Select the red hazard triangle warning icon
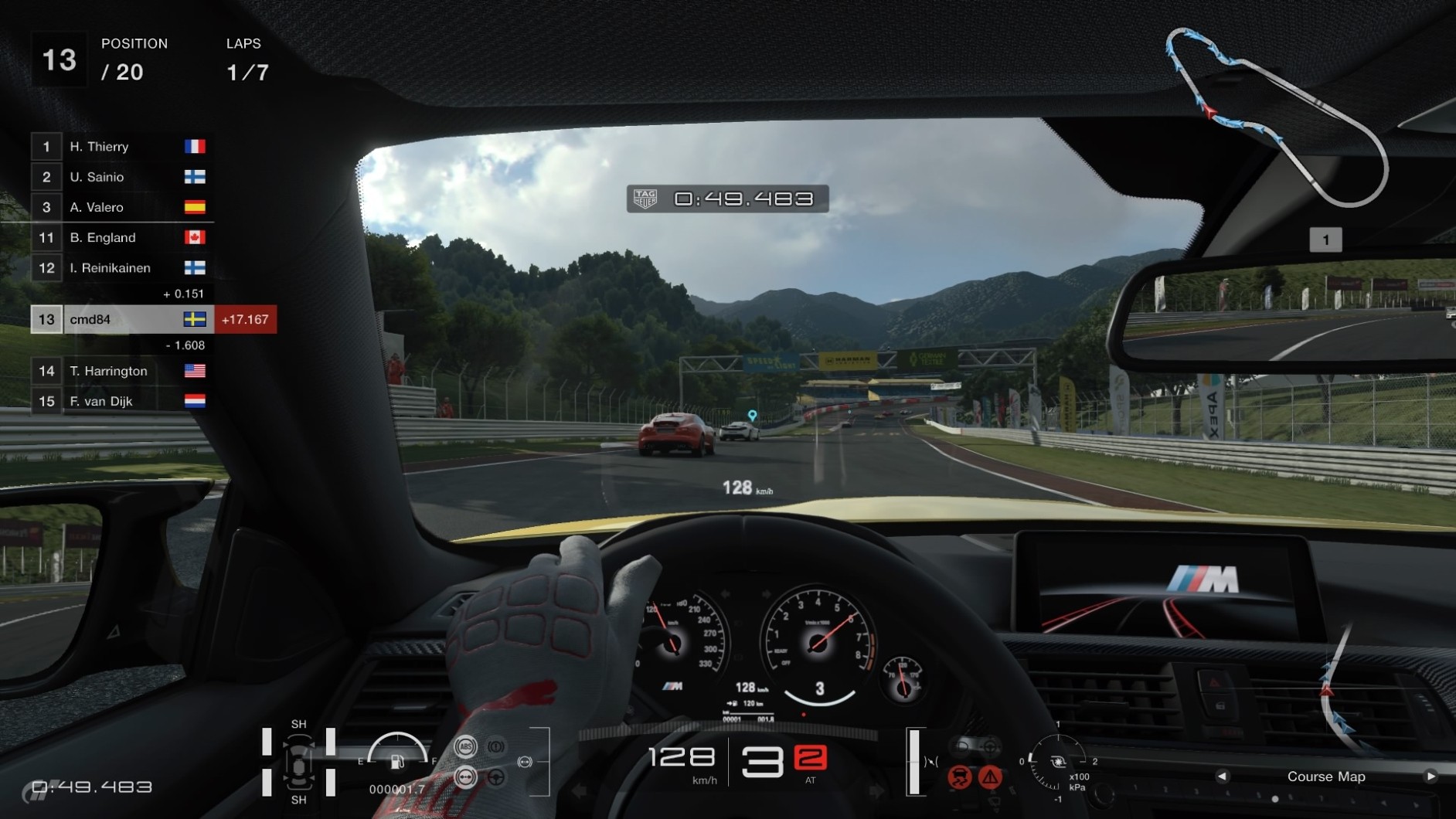The height and width of the screenshot is (819, 1456). 990,777
